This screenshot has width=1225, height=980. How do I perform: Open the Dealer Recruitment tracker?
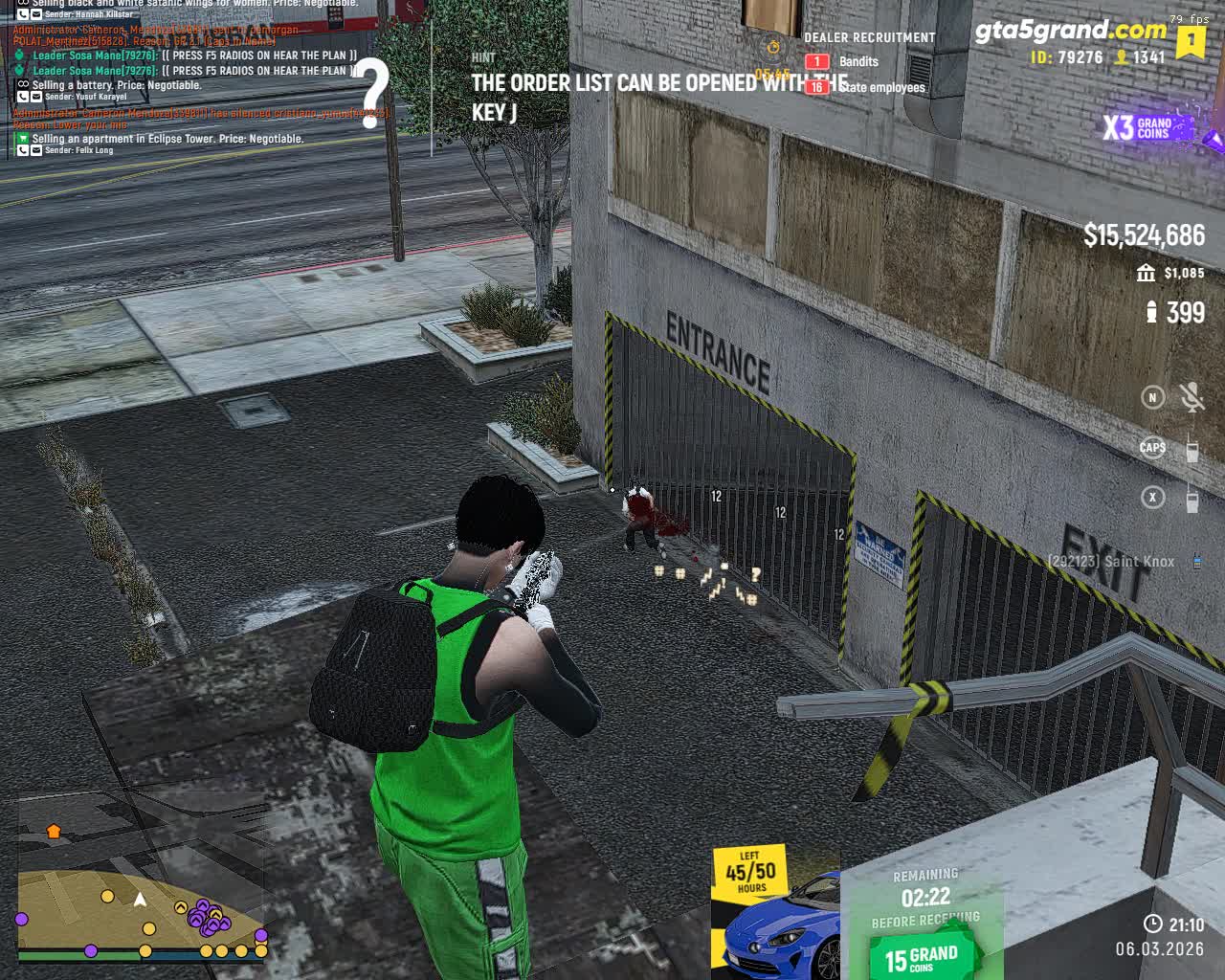click(x=869, y=38)
